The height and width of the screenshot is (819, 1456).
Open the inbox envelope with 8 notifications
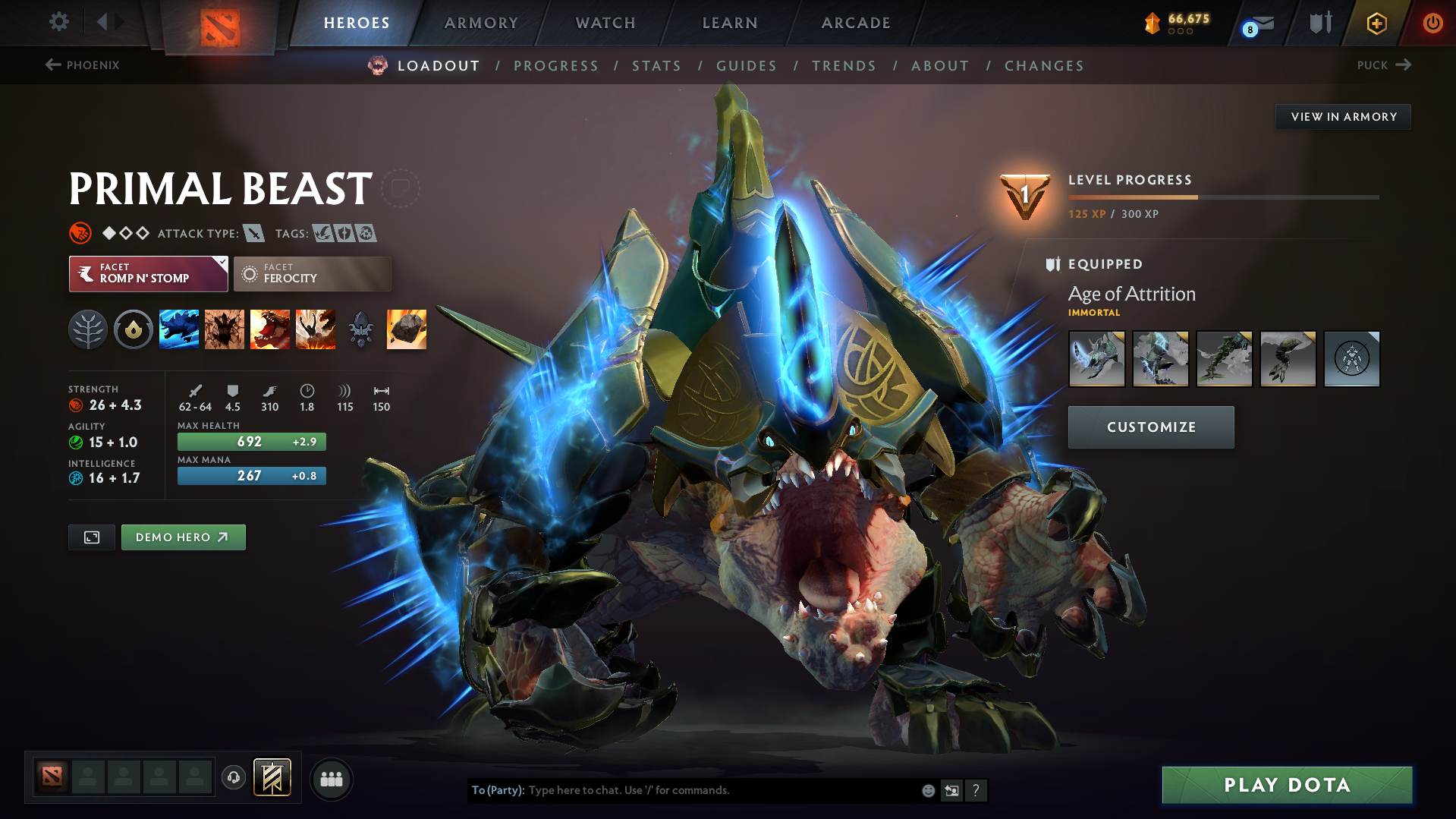(1257, 23)
